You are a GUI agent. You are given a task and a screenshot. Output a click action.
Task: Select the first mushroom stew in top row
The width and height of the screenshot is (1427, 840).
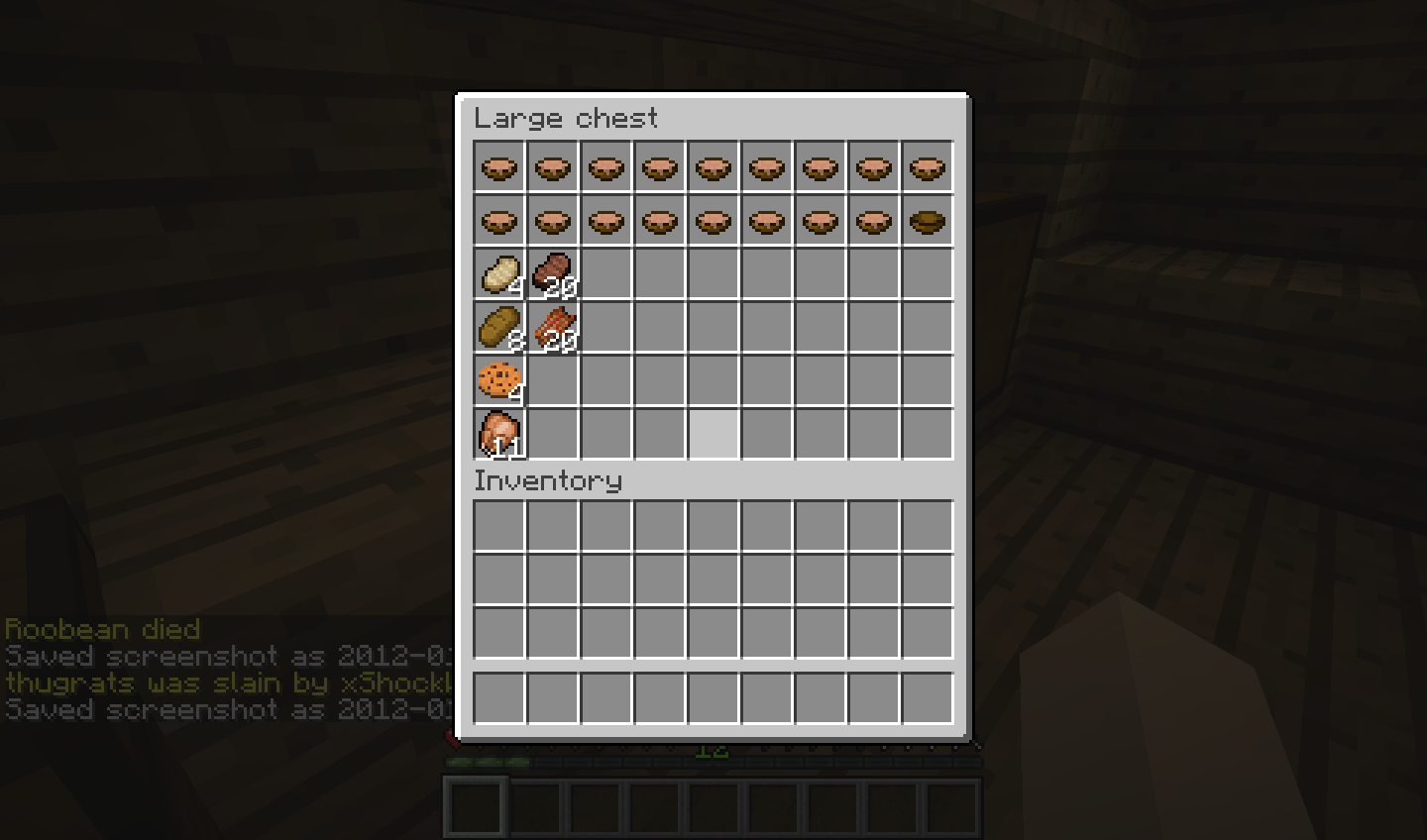499,167
